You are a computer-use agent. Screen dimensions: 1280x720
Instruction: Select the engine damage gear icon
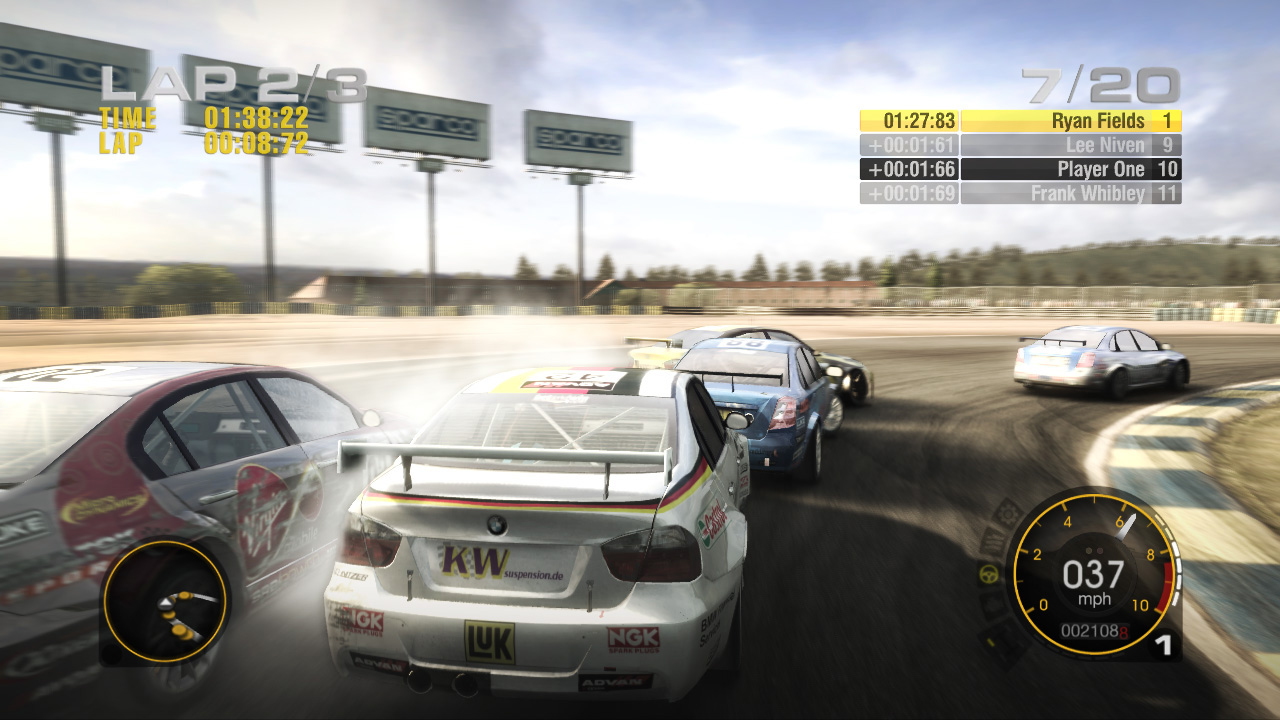pos(1008,513)
